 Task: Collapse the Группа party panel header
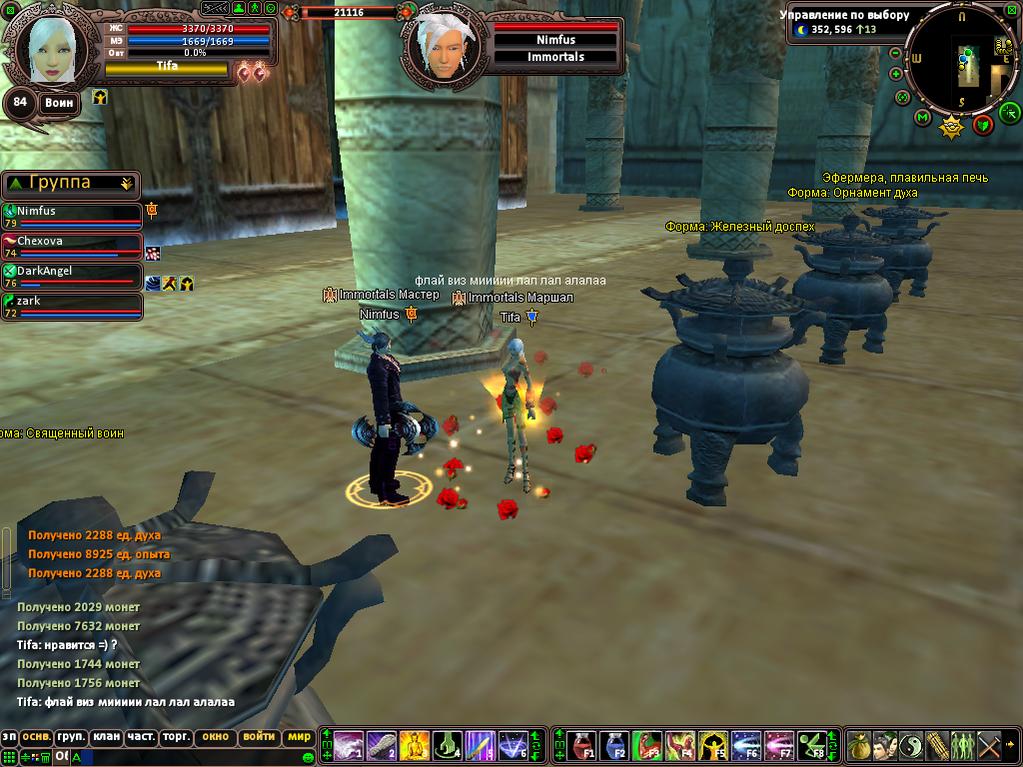pos(126,183)
